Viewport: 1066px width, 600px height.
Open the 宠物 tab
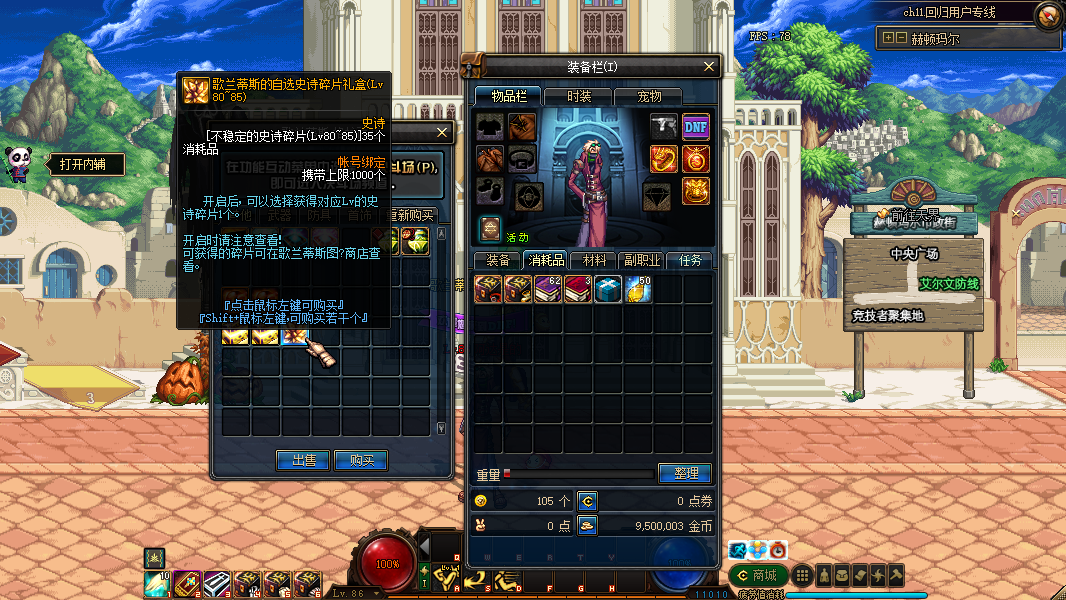649,96
